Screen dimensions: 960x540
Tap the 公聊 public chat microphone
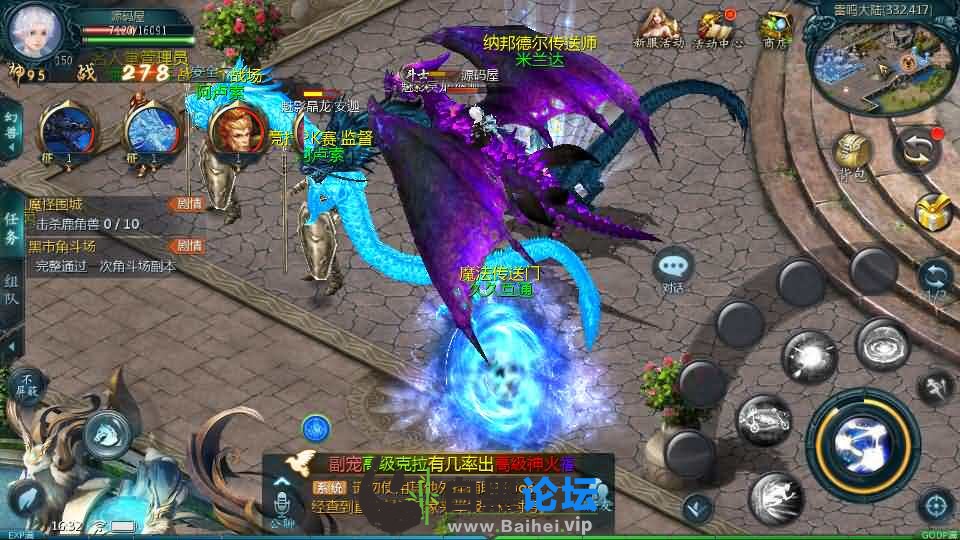[x=282, y=500]
